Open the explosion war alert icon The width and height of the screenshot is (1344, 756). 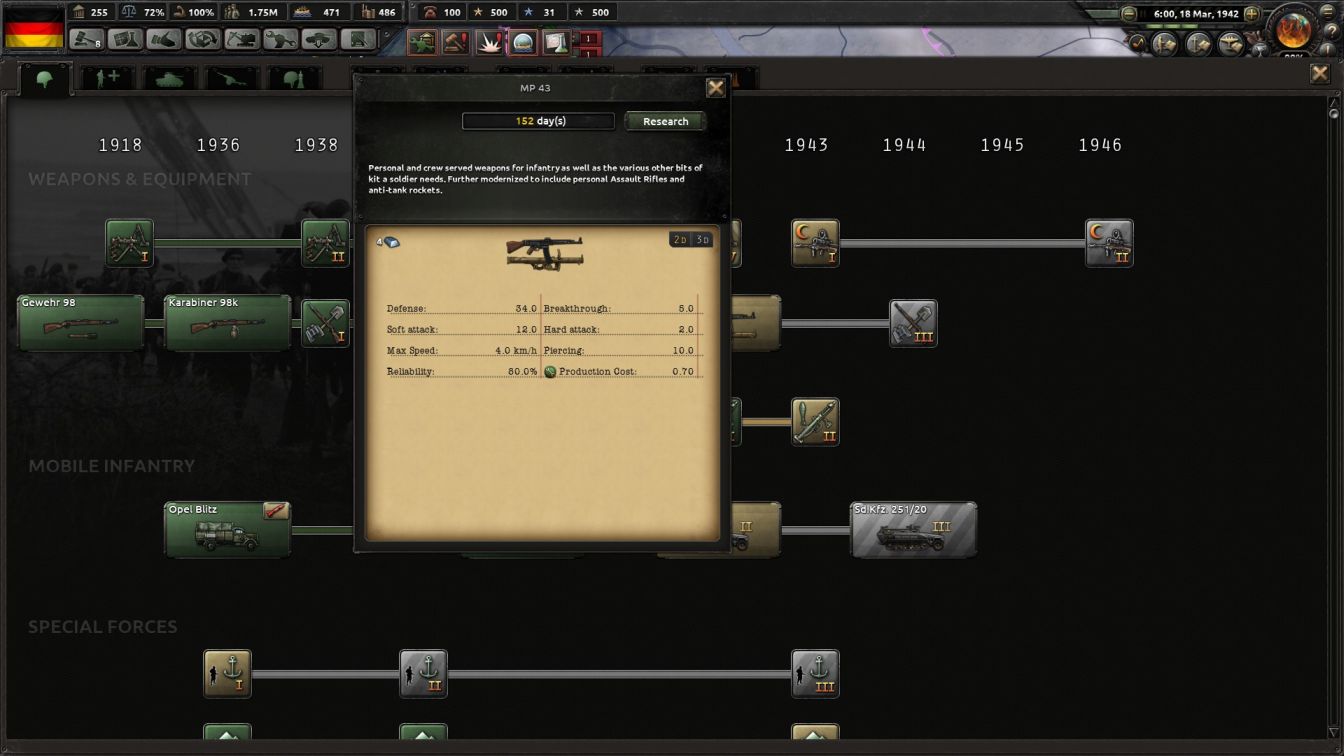(x=489, y=42)
